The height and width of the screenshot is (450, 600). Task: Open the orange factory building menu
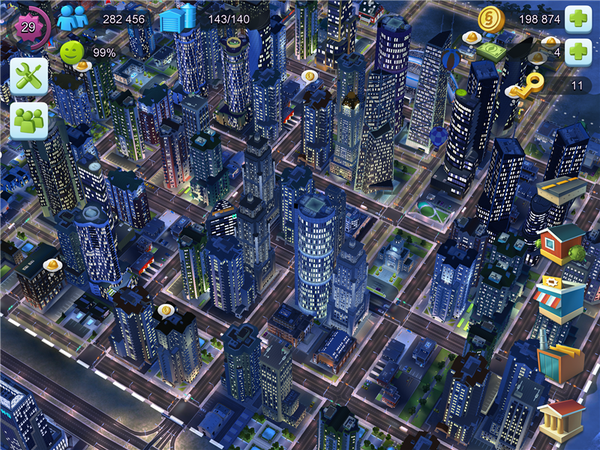click(560, 362)
